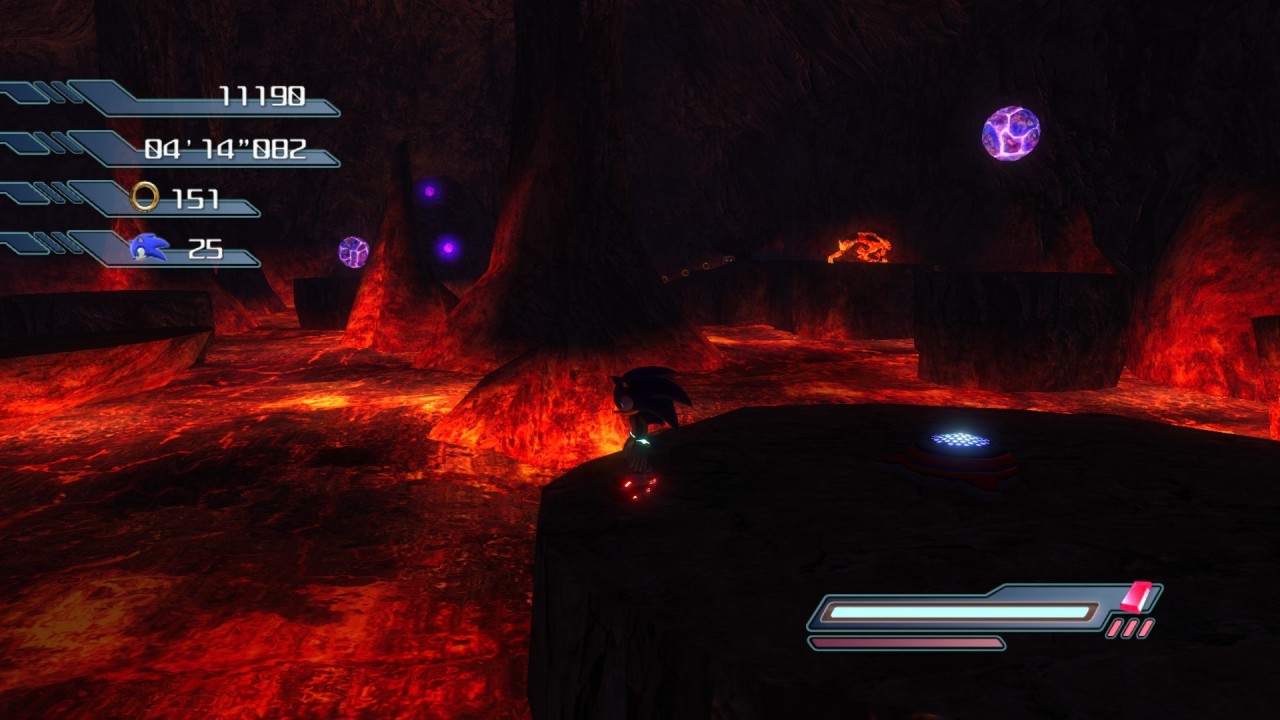Select the Sonic head lives icon
Viewport: 1280px width, 720px height.
149,248
